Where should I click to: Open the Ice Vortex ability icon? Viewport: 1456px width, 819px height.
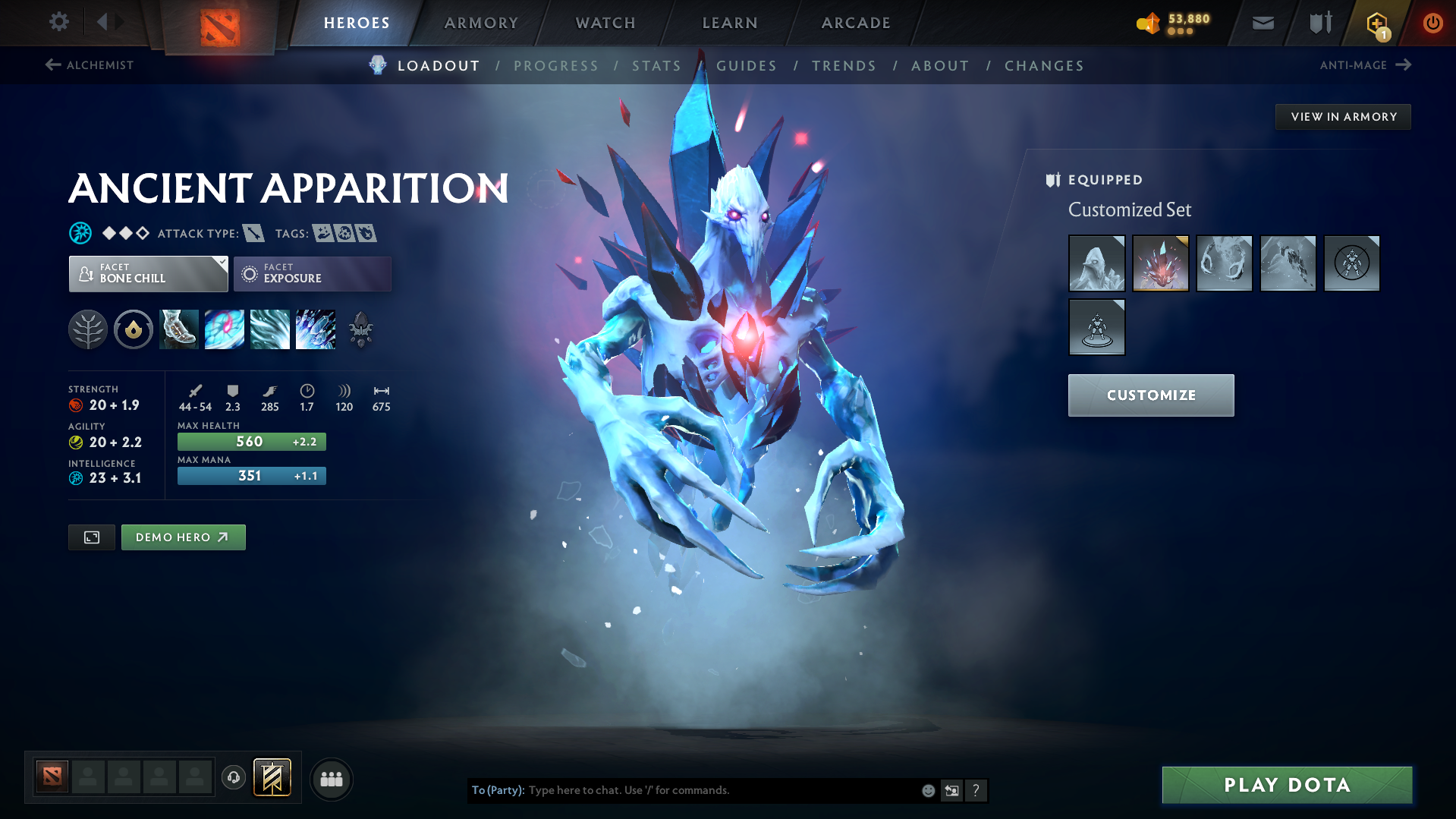tap(225, 329)
